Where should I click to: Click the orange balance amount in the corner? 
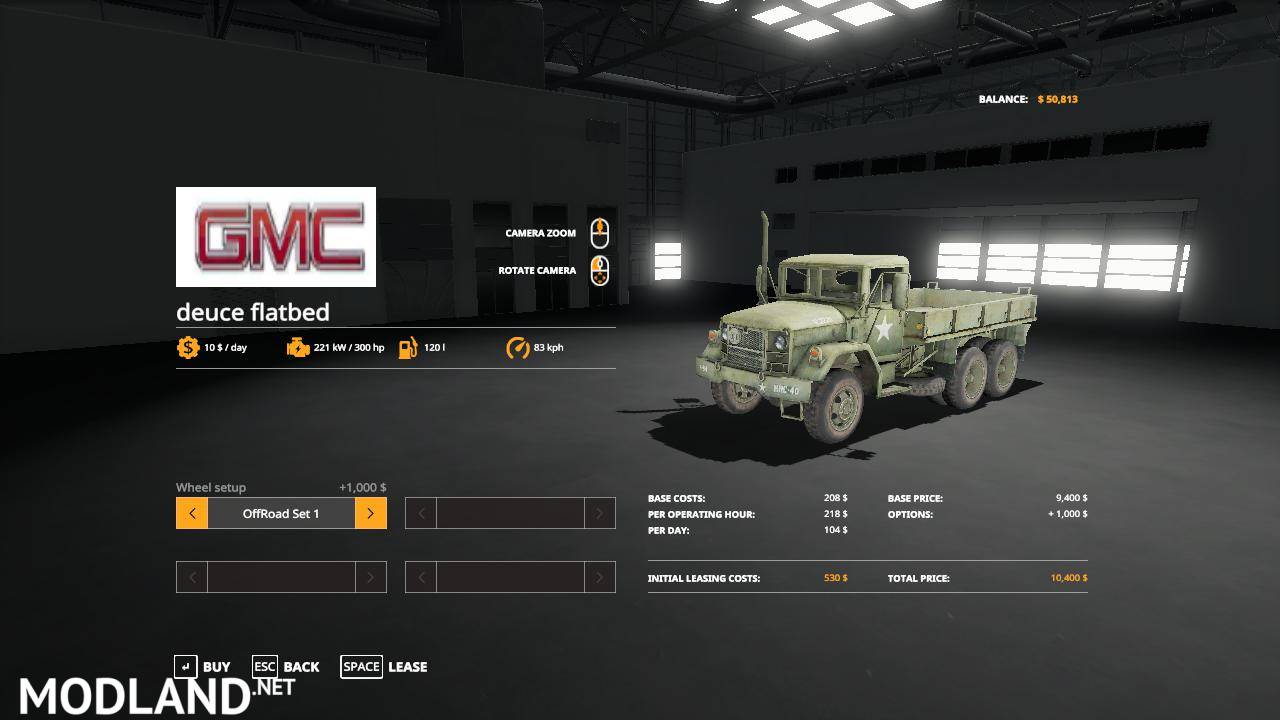coord(1058,99)
